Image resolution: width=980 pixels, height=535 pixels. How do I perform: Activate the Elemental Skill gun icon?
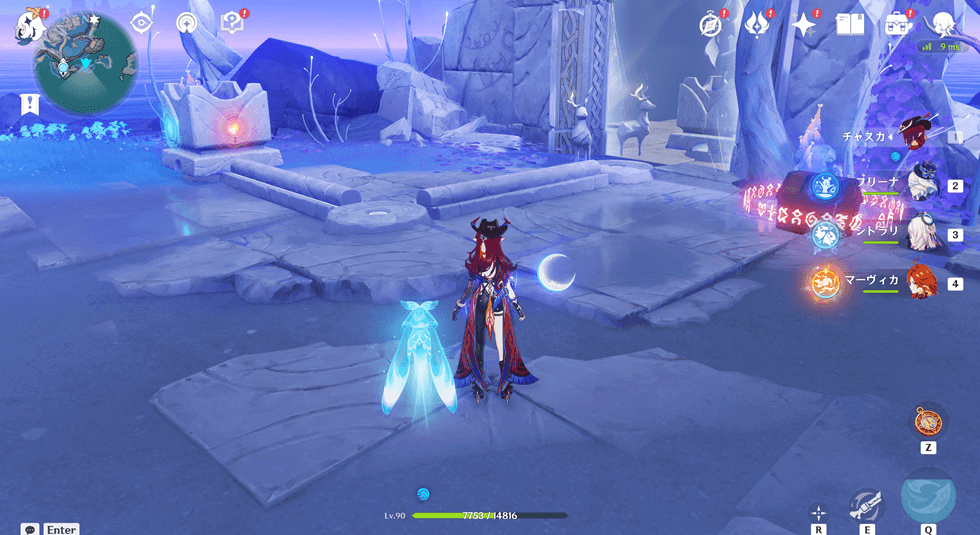pos(866,504)
